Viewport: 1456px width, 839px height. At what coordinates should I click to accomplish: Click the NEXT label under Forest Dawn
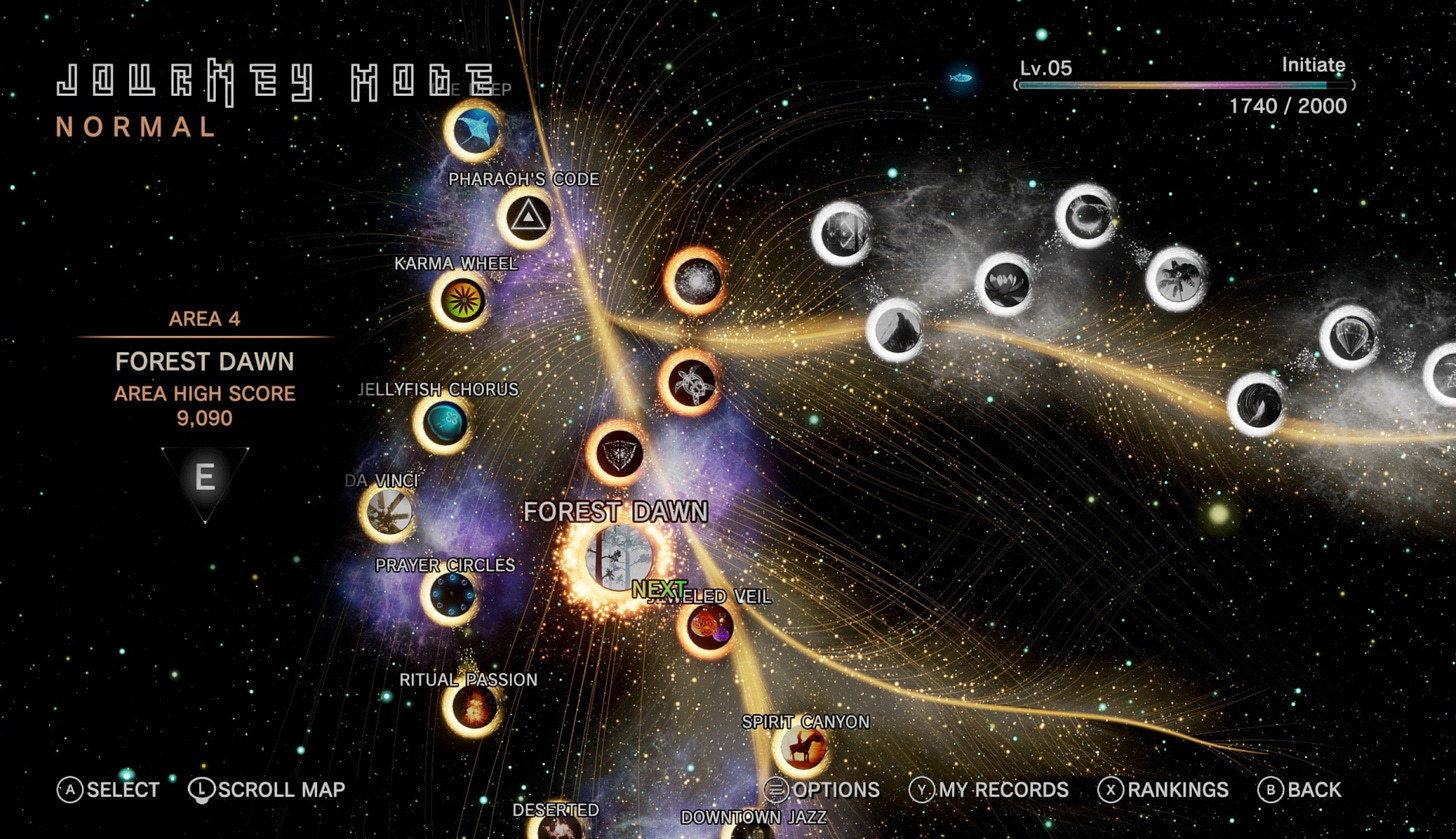[662, 589]
